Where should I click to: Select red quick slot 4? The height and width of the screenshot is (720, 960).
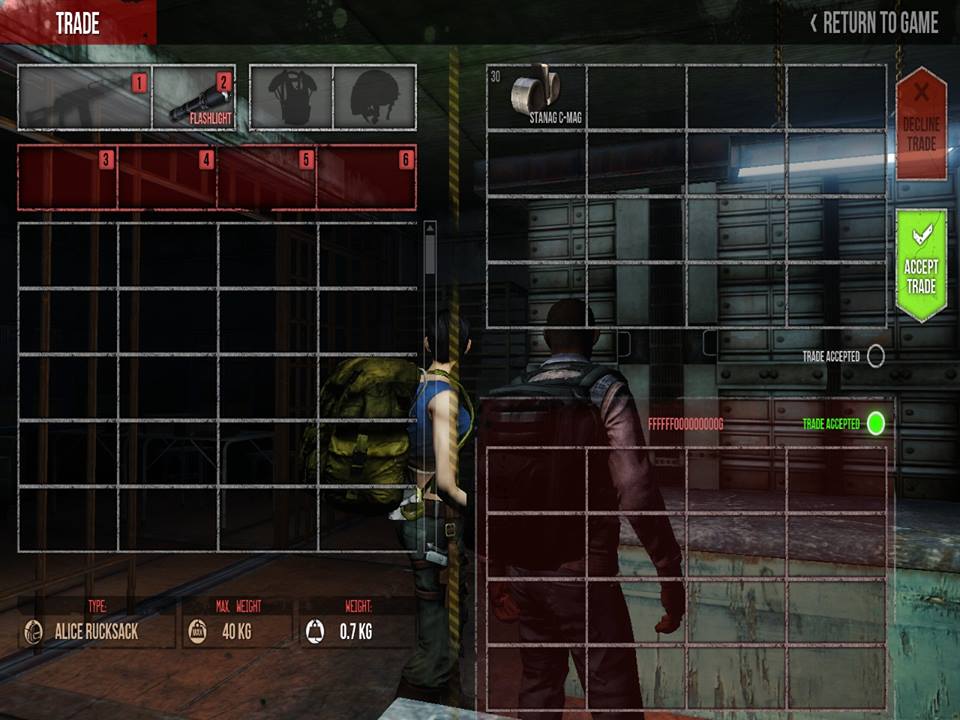click(168, 177)
